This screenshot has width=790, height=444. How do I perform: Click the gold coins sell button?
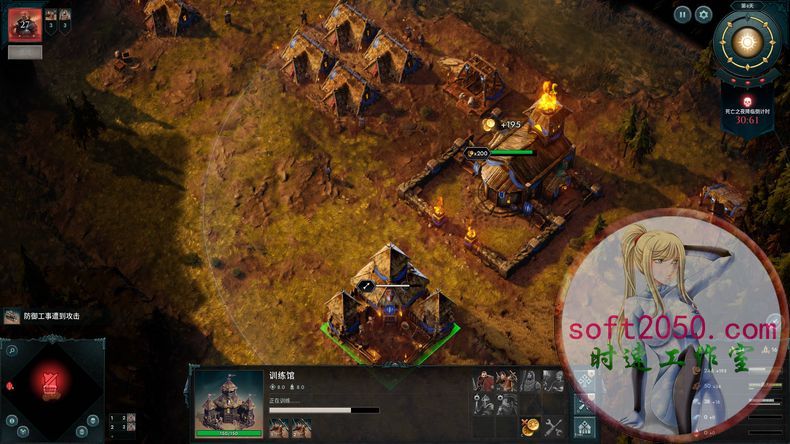[x=530, y=427]
